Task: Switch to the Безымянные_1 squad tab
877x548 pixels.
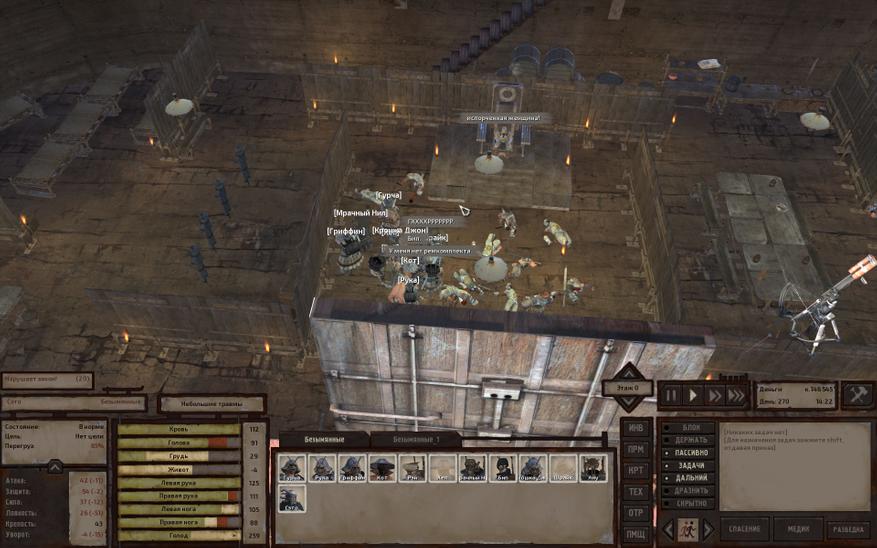Action: click(414, 439)
